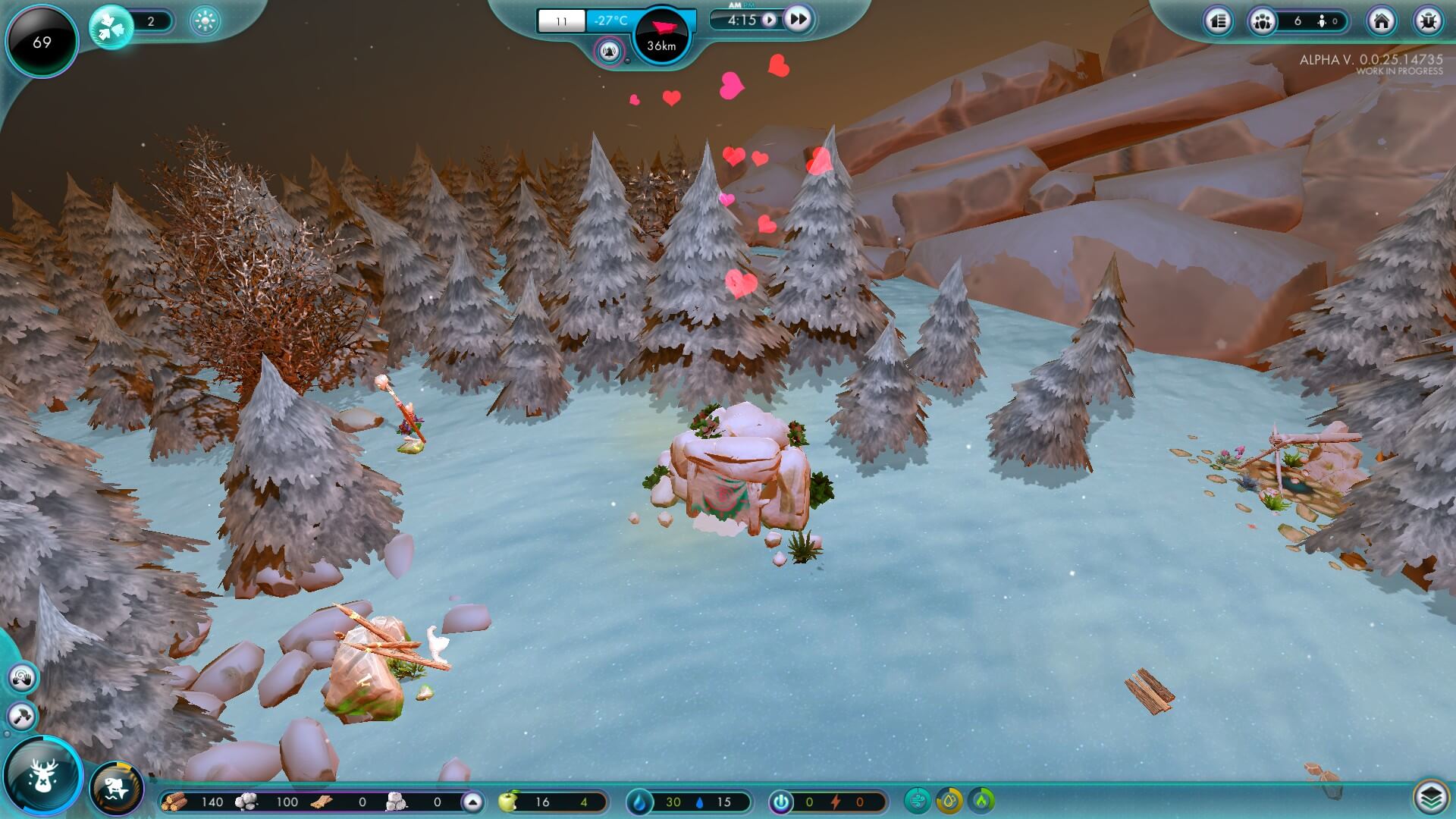Click the home icon button
The image size is (1456, 819).
click(x=1381, y=21)
